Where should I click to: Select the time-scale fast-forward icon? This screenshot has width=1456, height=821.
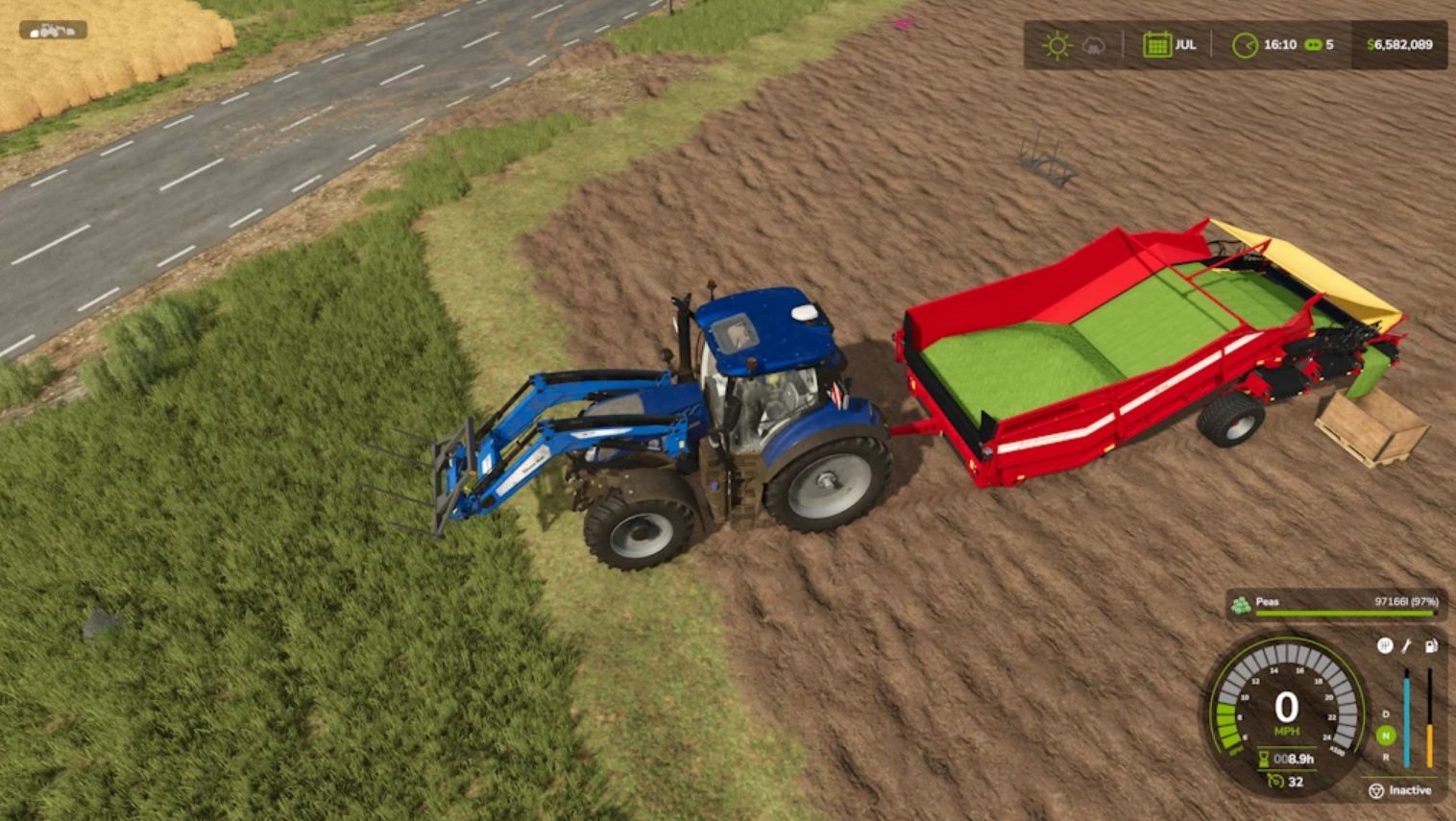pyautogui.click(x=1313, y=45)
